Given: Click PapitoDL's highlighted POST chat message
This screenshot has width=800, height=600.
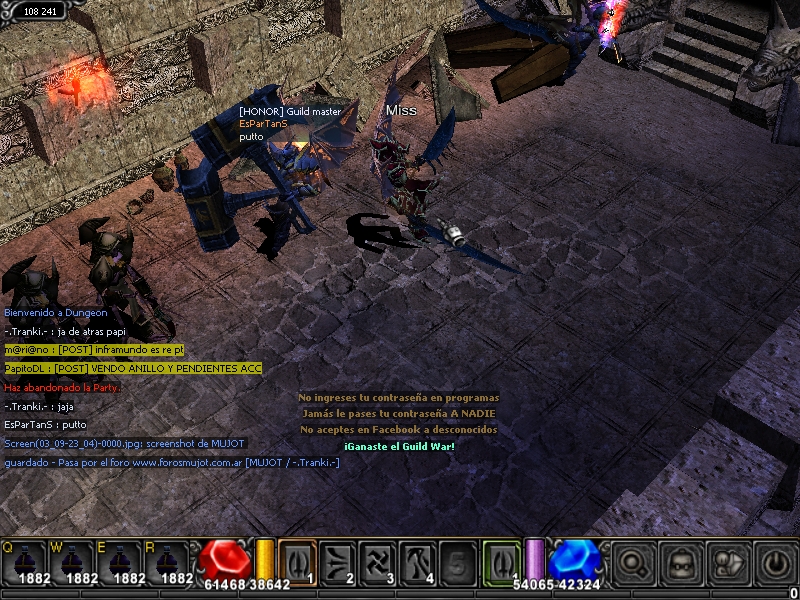Looking at the screenshot, I should click(x=133, y=368).
